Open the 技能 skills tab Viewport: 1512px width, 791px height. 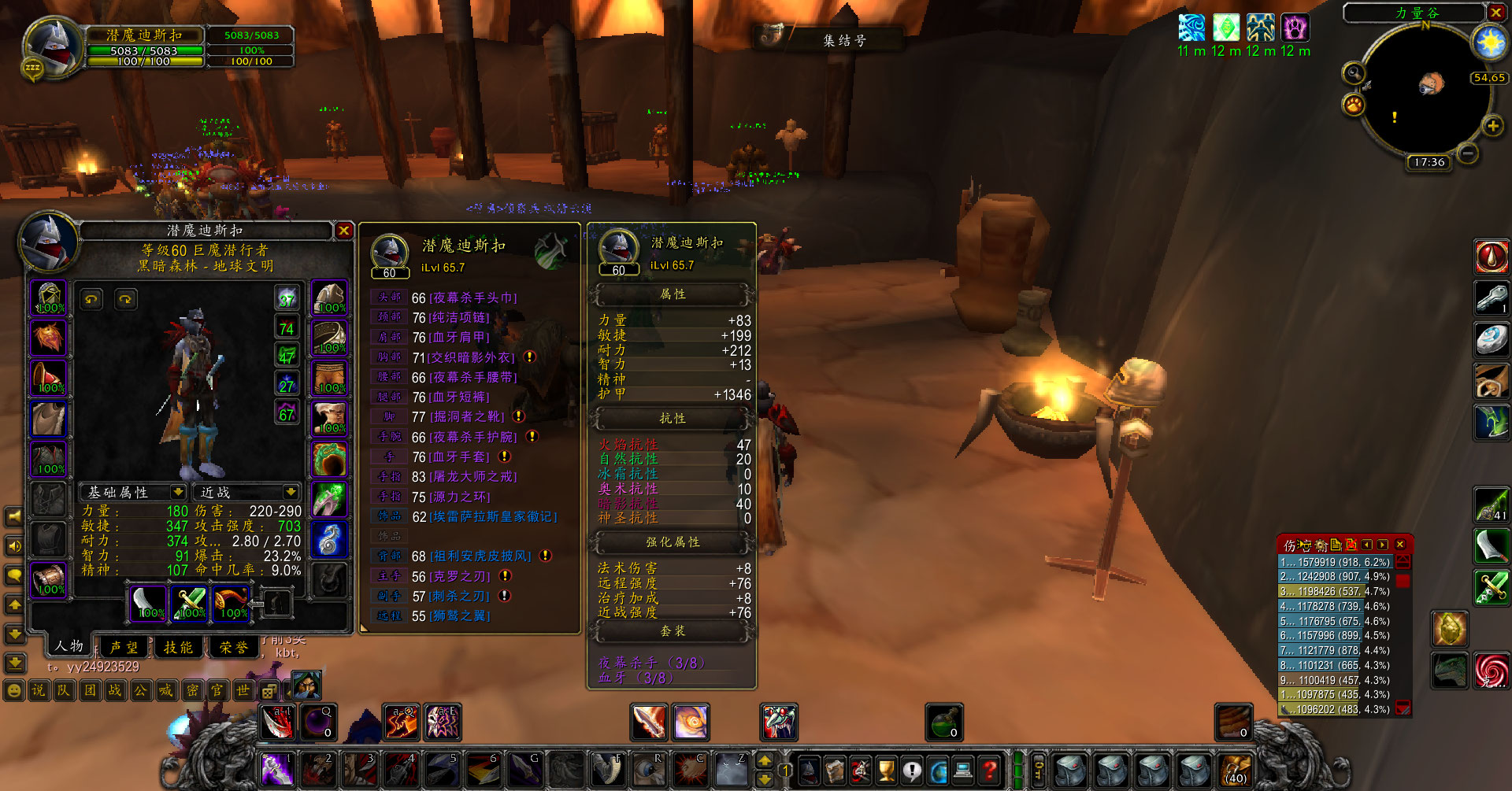point(178,647)
